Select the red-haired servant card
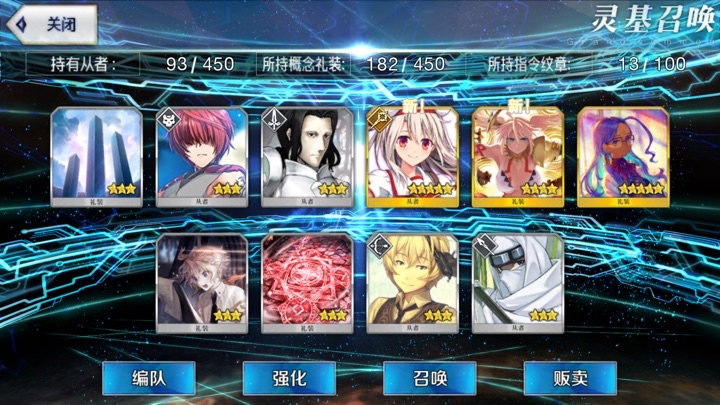The height and width of the screenshot is (405, 720). pyautogui.click(x=201, y=155)
